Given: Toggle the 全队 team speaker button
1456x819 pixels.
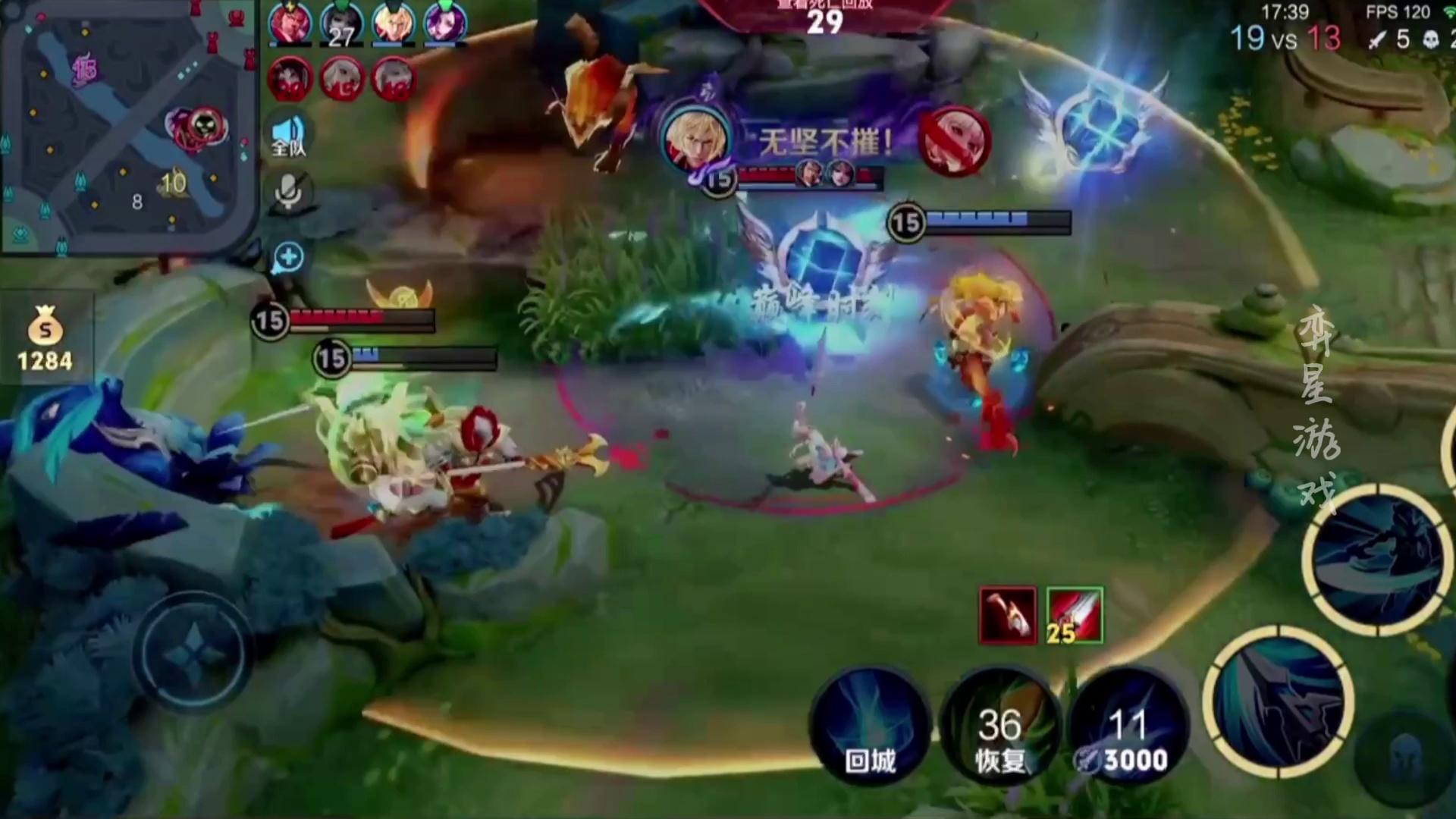Looking at the screenshot, I should coord(288,136).
